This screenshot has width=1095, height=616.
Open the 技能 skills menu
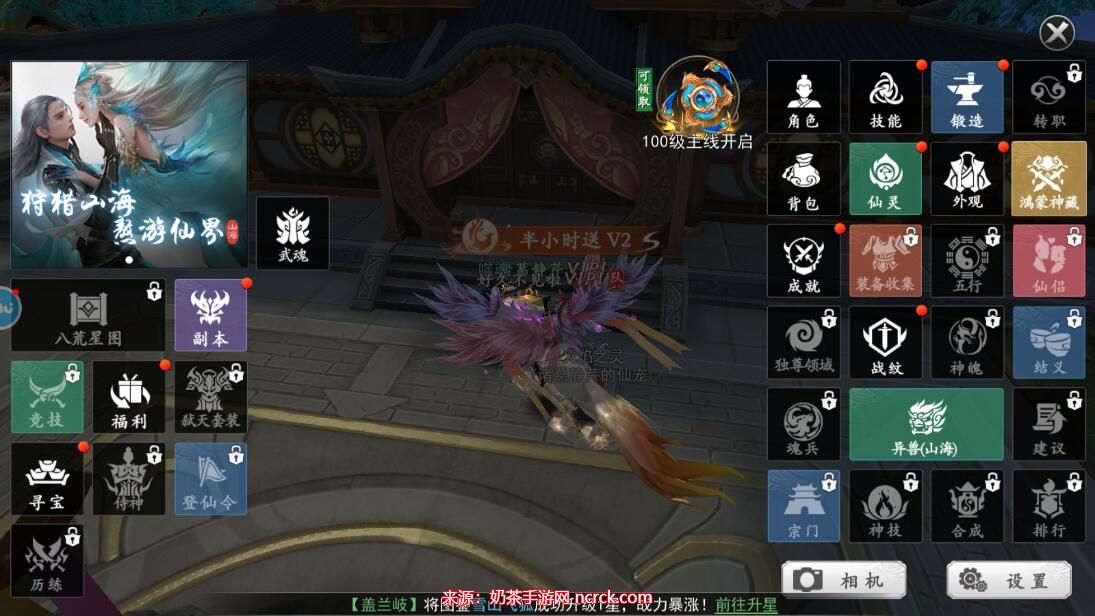click(x=885, y=97)
